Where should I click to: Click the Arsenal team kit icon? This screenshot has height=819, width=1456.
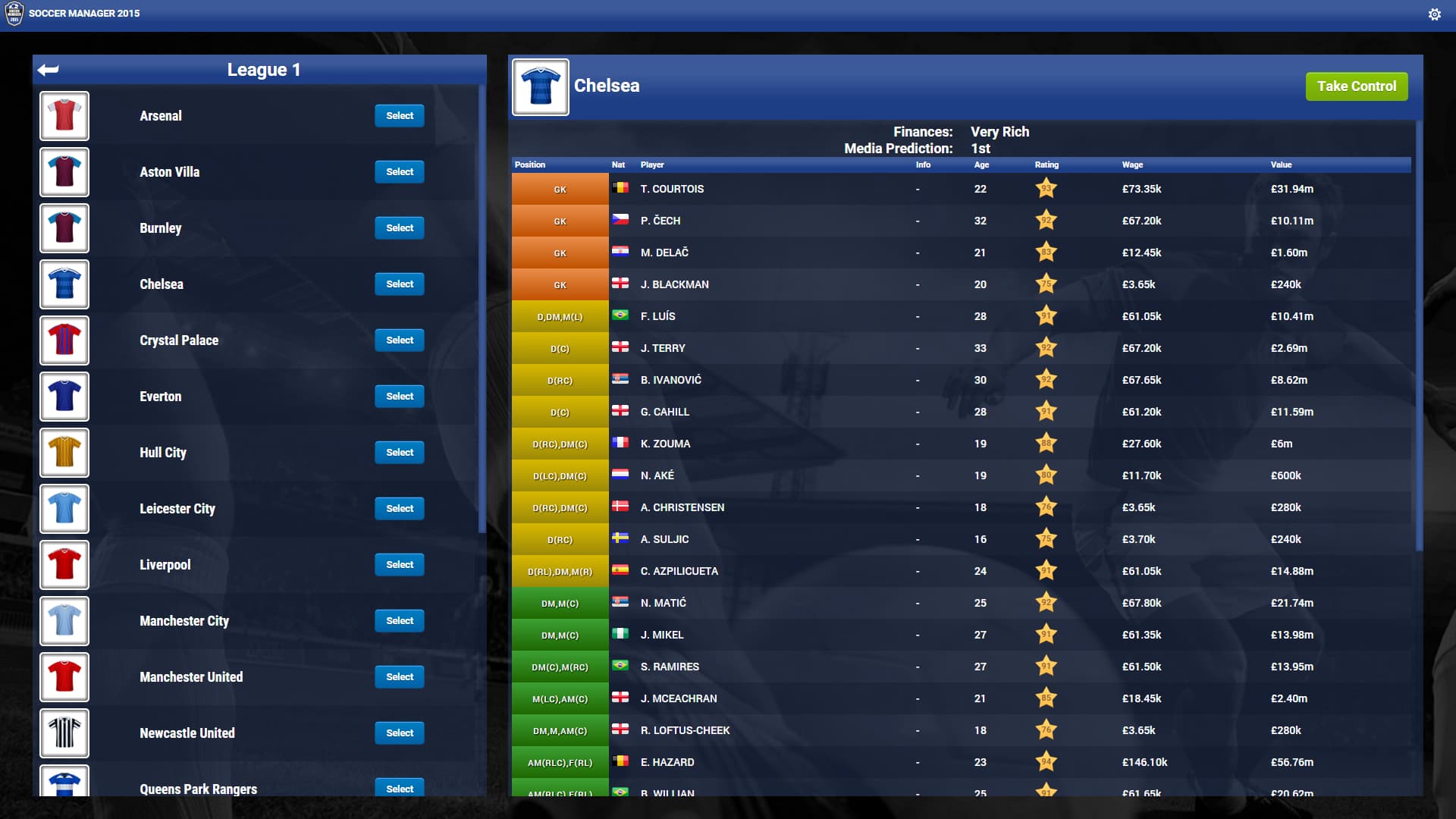tap(64, 115)
